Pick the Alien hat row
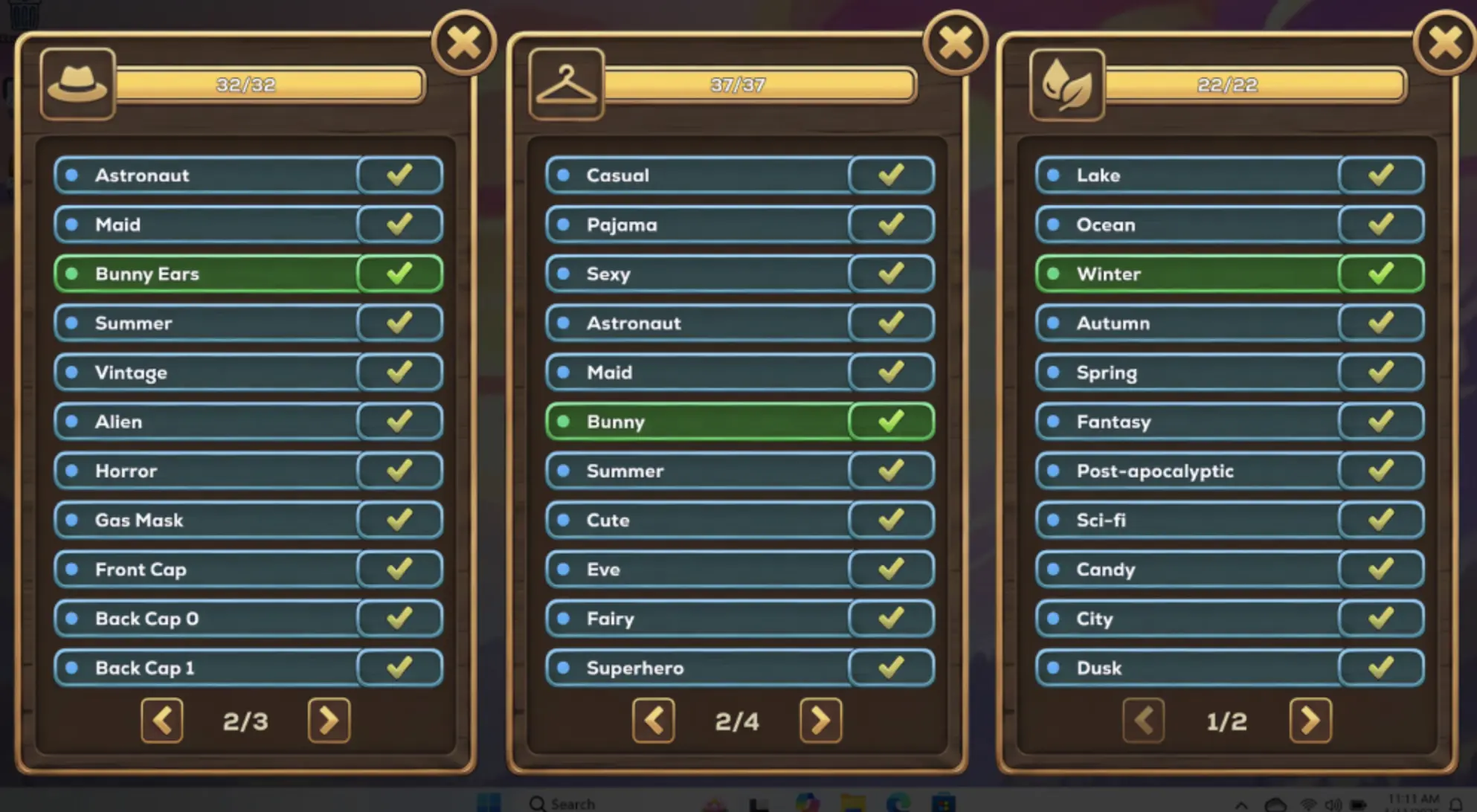The width and height of the screenshot is (1477, 812). (x=208, y=422)
